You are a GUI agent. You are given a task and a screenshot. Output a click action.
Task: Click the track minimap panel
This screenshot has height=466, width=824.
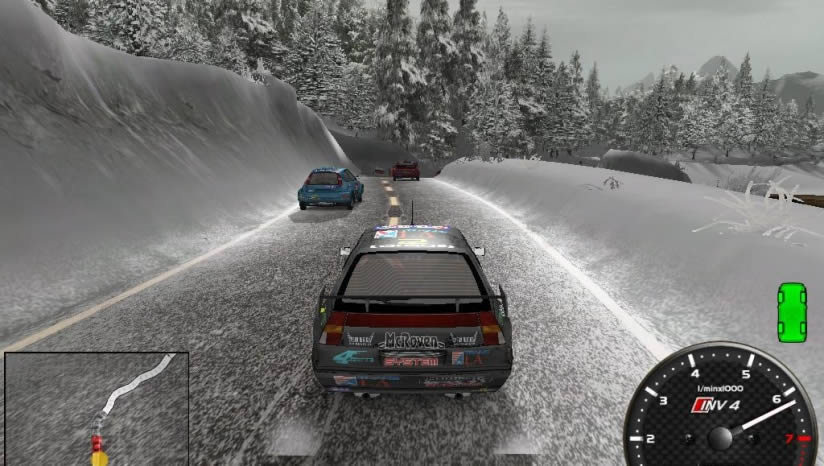point(96,408)
